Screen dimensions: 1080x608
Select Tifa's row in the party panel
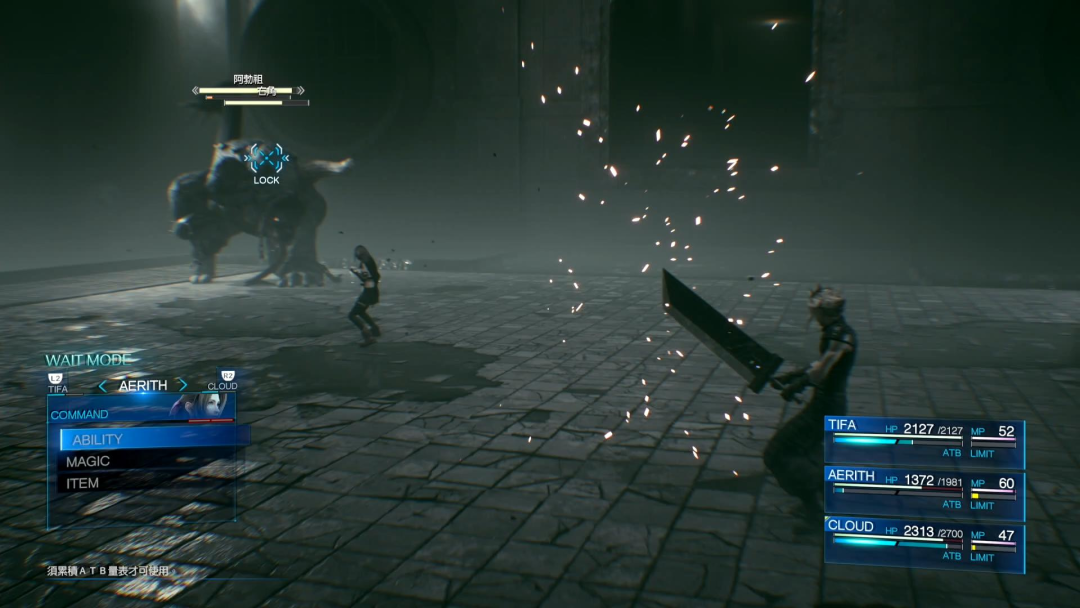923,441
